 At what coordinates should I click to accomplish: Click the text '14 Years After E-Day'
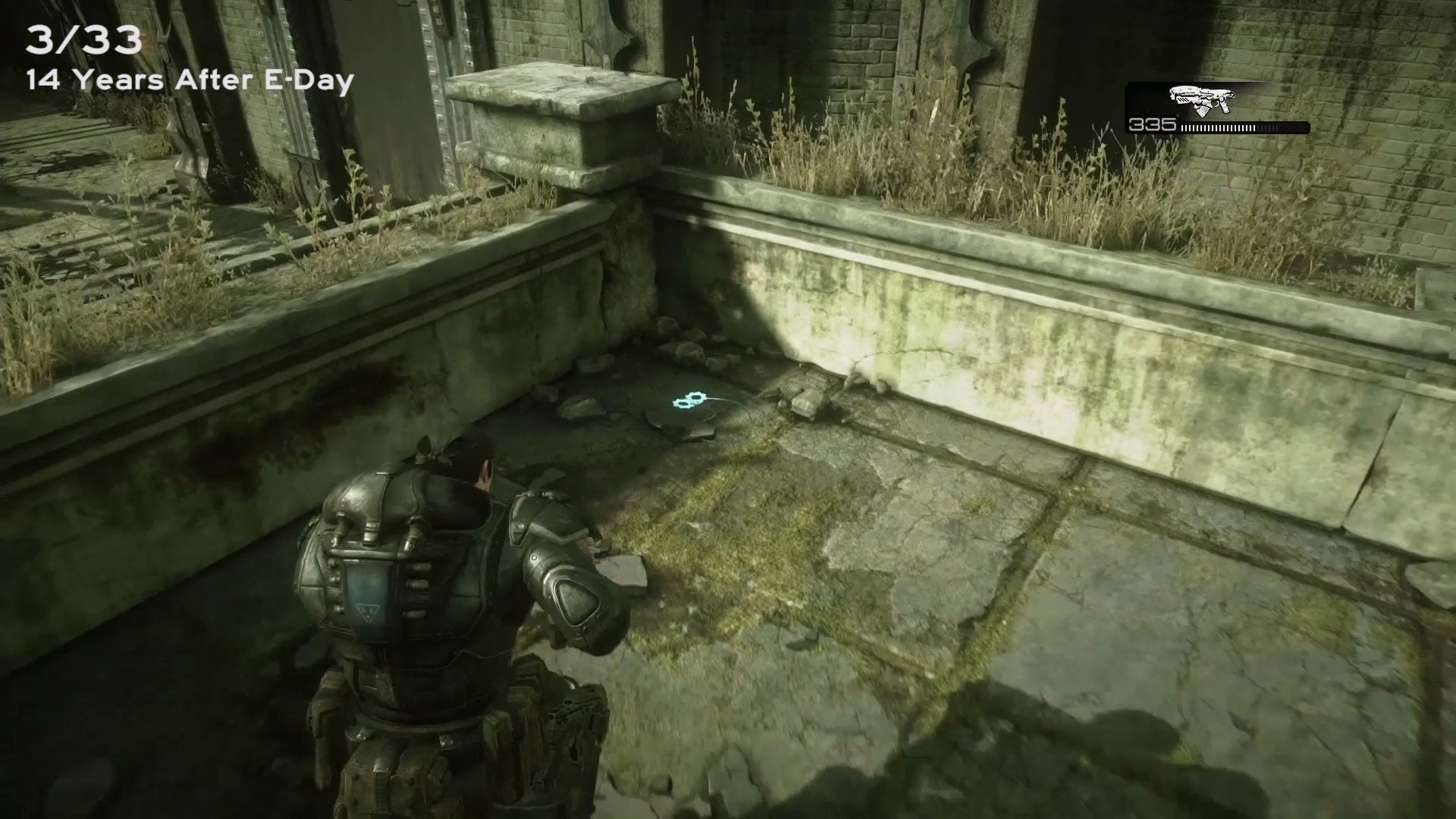(x=190, y=82)
